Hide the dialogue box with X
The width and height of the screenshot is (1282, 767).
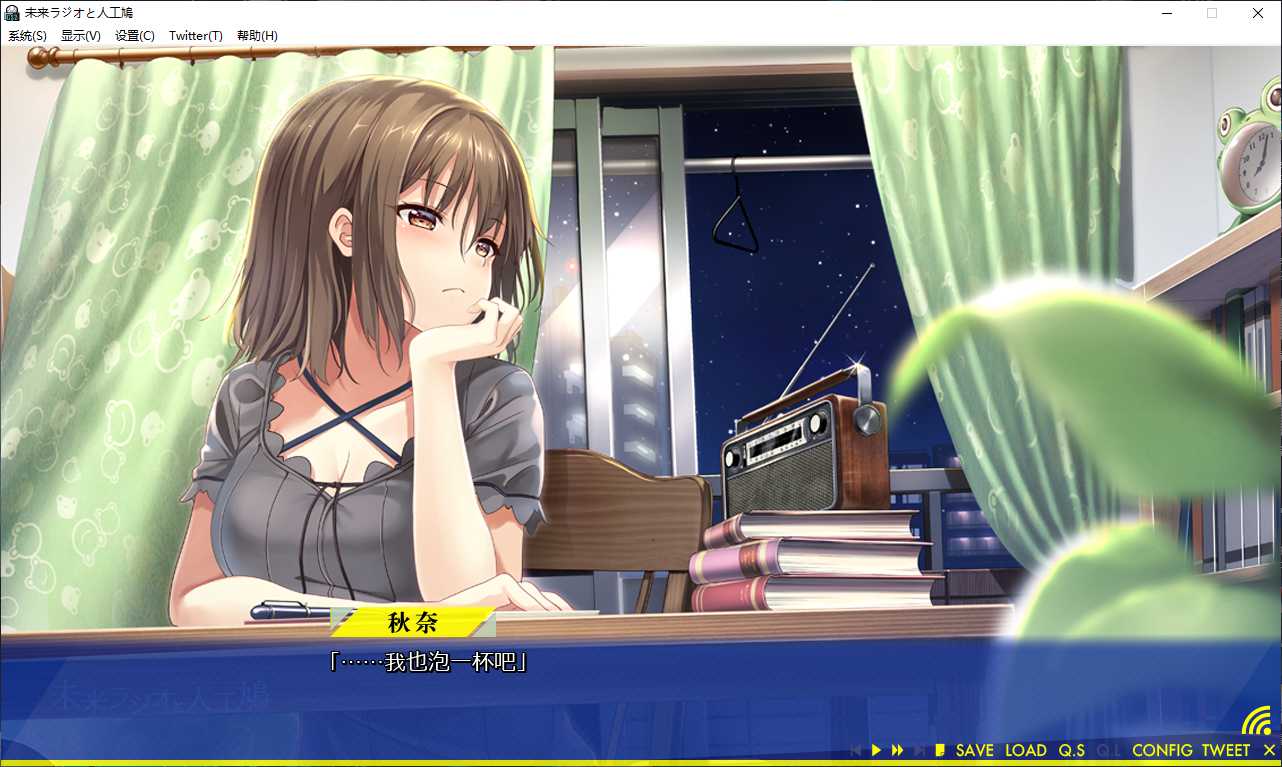click(x=1269, y=750)
